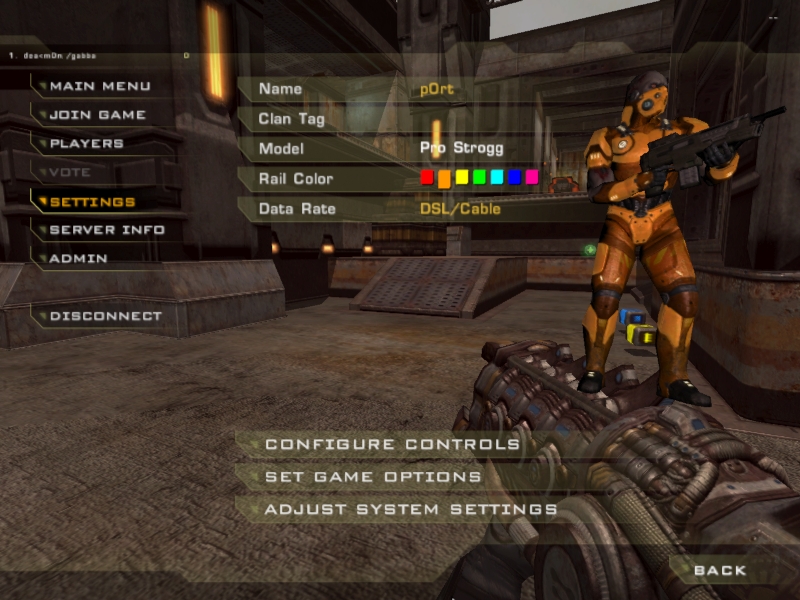Open Configure Controls
This screenshot has height=600, width=800.
click(x=392, y=444)
